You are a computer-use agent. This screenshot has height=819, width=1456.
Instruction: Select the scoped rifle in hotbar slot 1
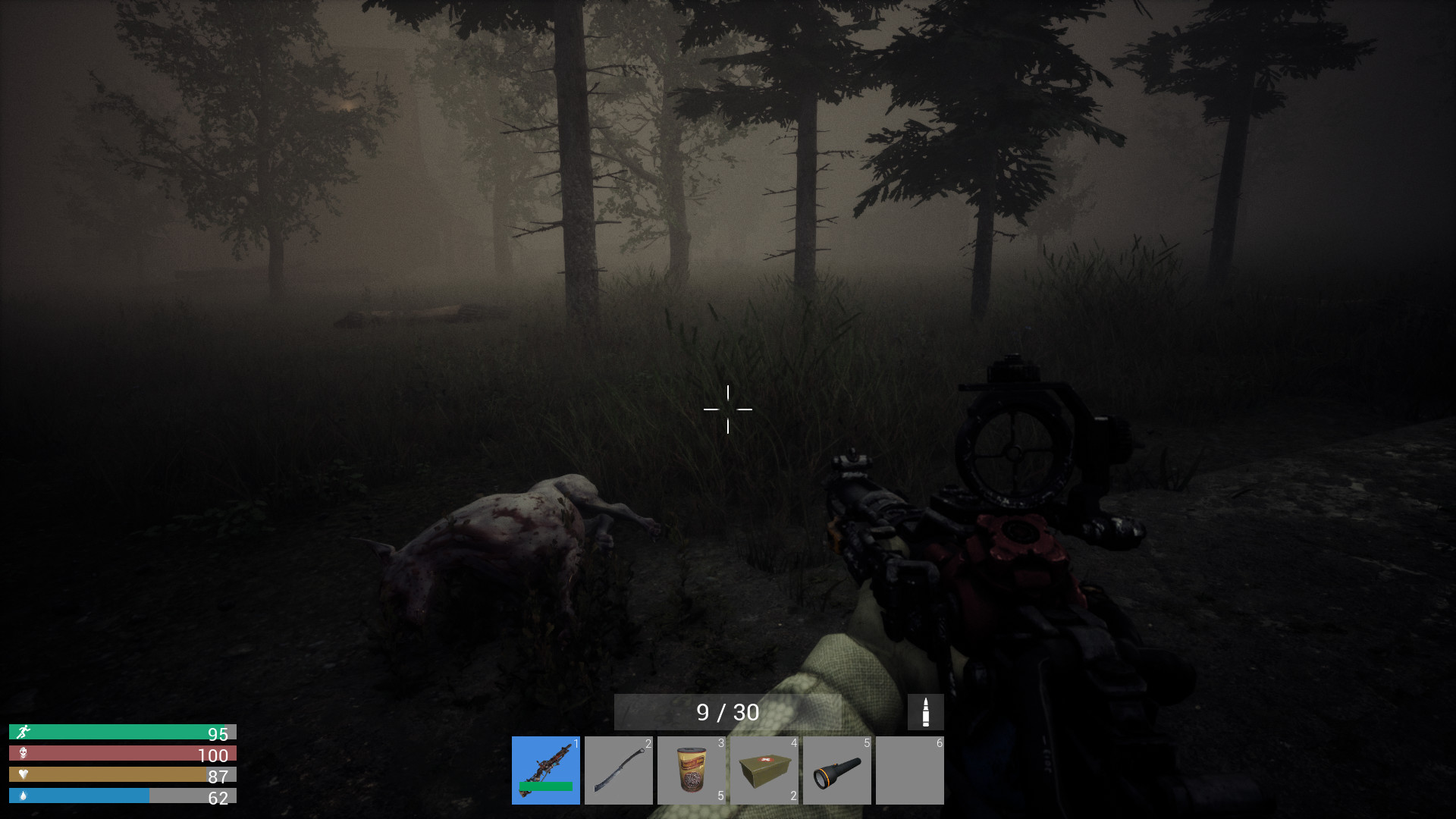point(545,770)
